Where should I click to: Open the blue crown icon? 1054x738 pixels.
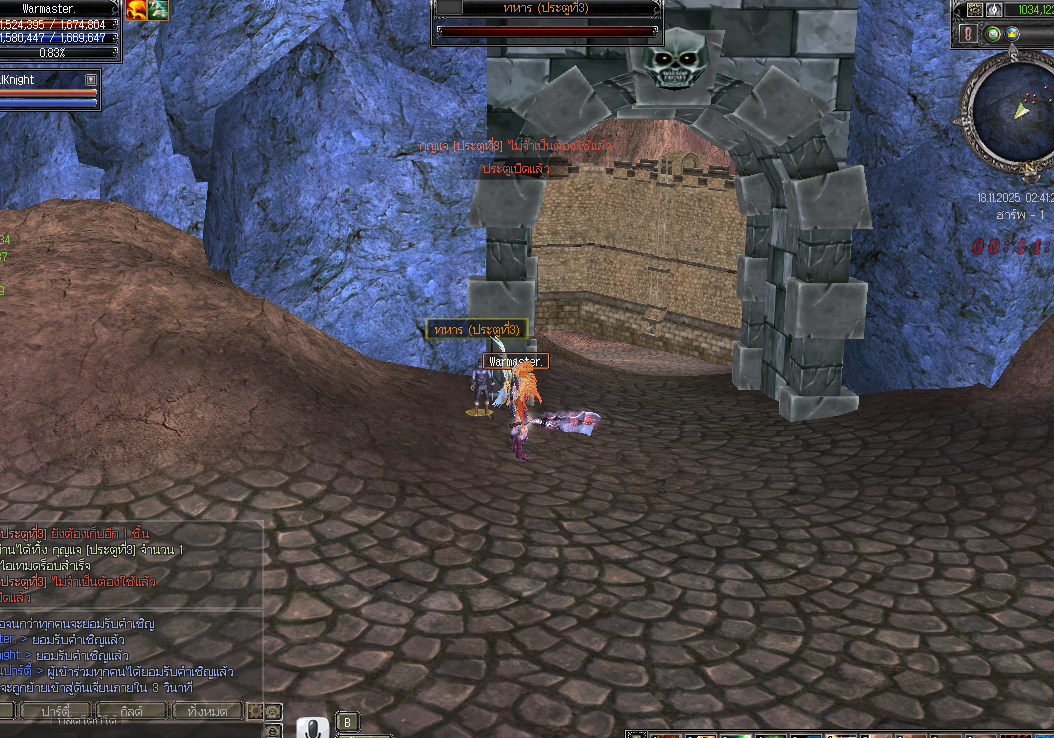click(1013, 34)
